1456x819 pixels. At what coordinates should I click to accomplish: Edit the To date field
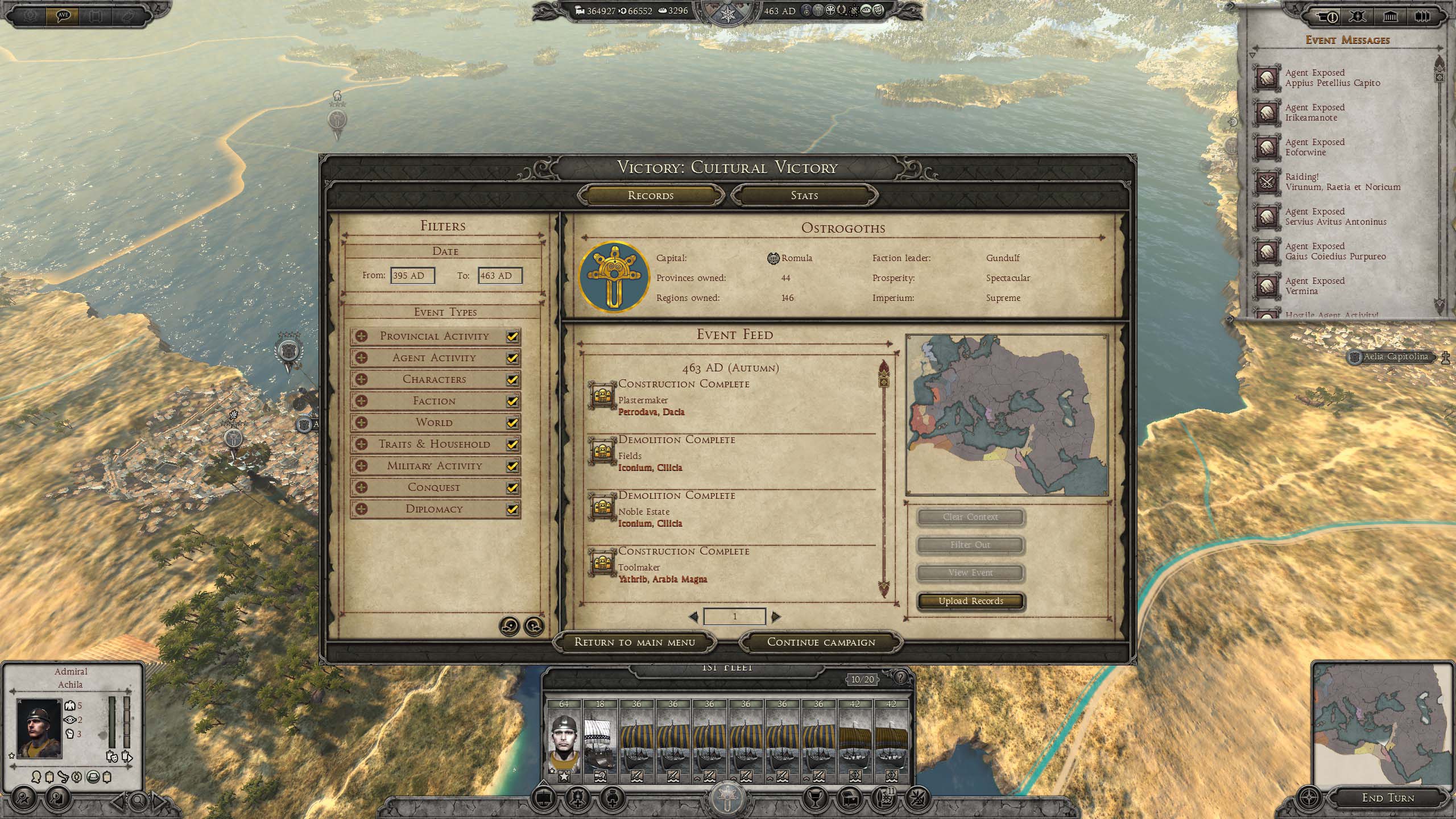[499, 276]
